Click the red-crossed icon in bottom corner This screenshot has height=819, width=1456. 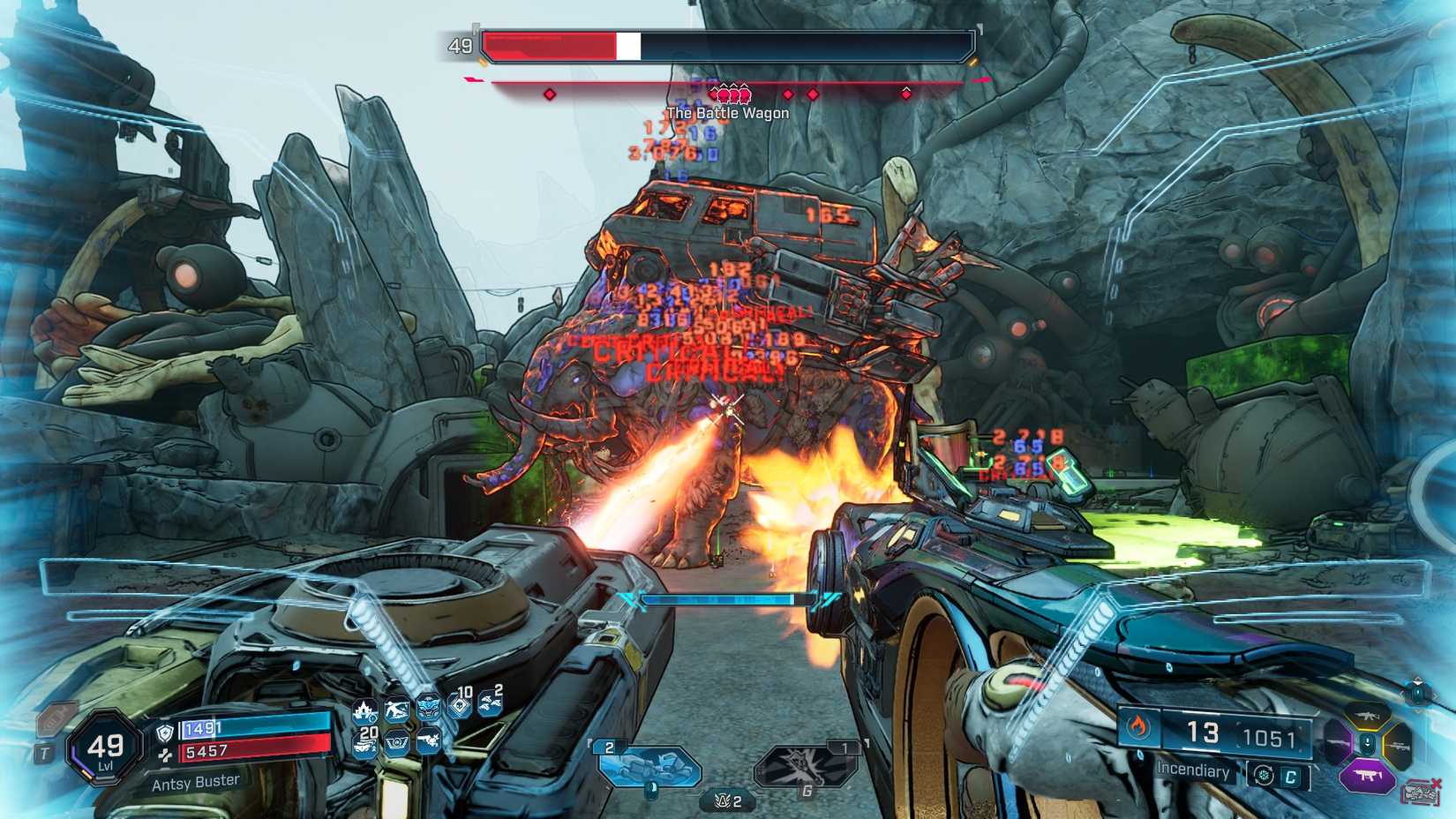click(x=1420, y=791)
